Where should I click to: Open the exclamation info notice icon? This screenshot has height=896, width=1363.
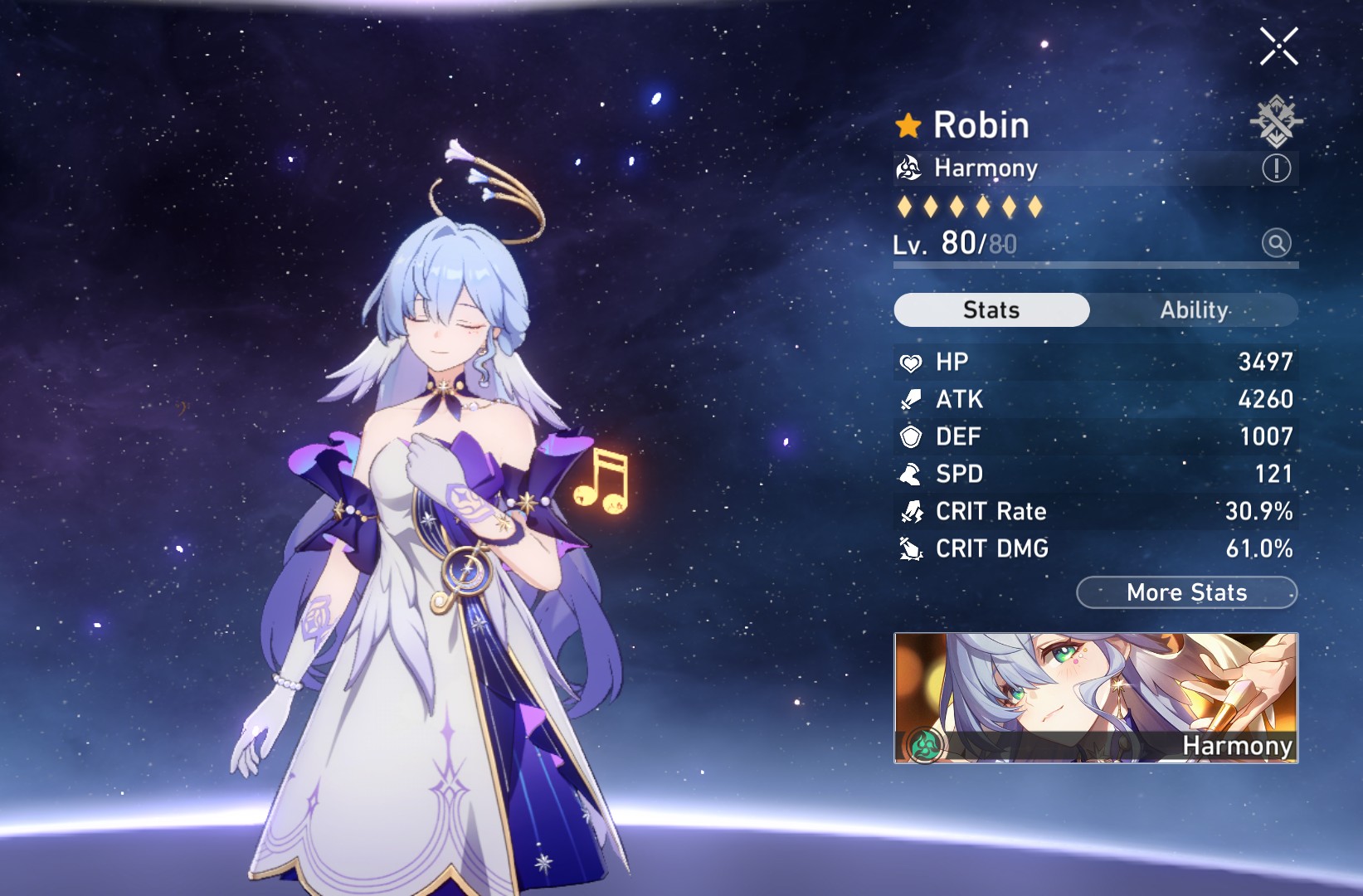pos(1278,168)
